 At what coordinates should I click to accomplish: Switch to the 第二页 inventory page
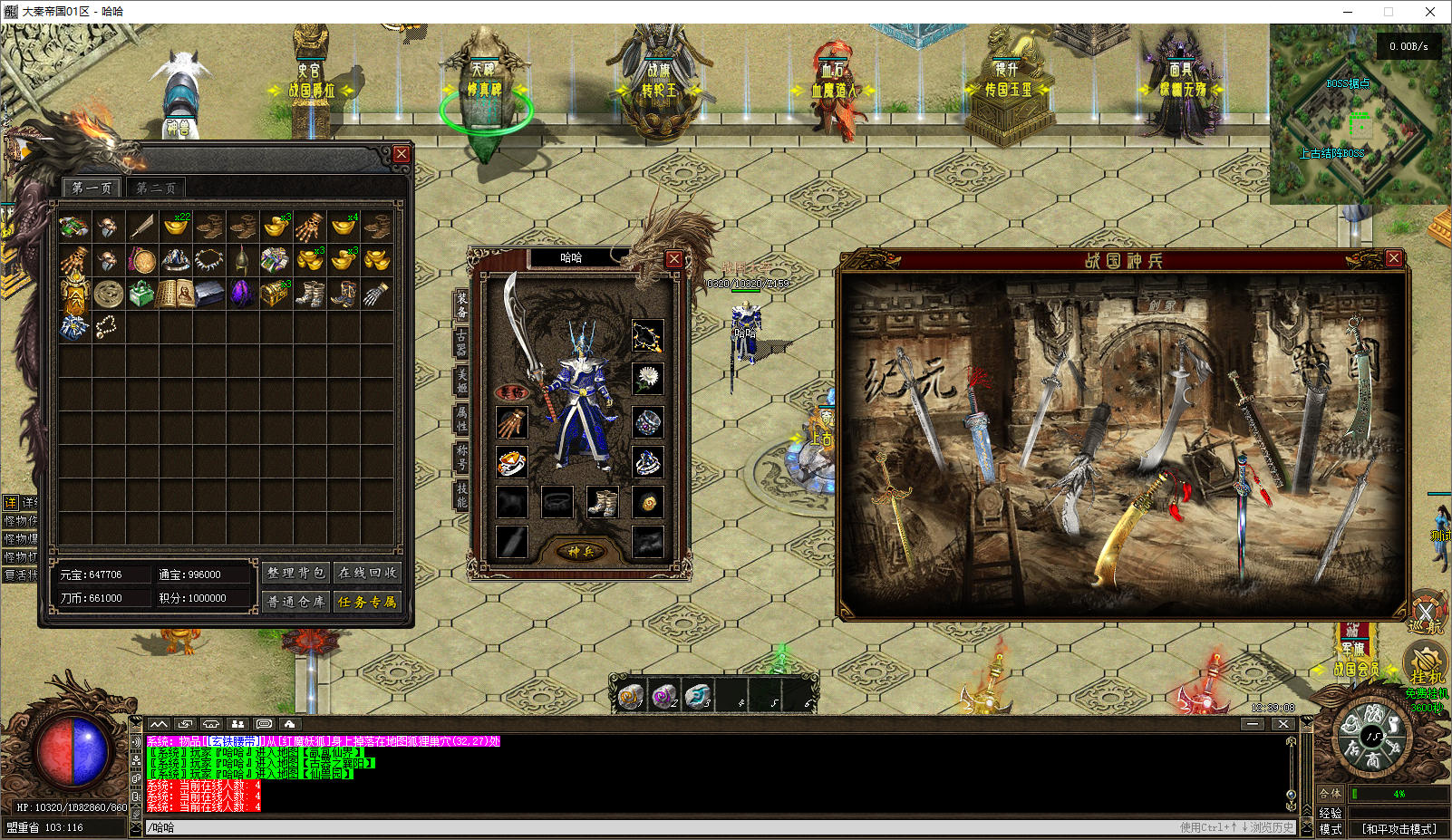coord(156,188)
